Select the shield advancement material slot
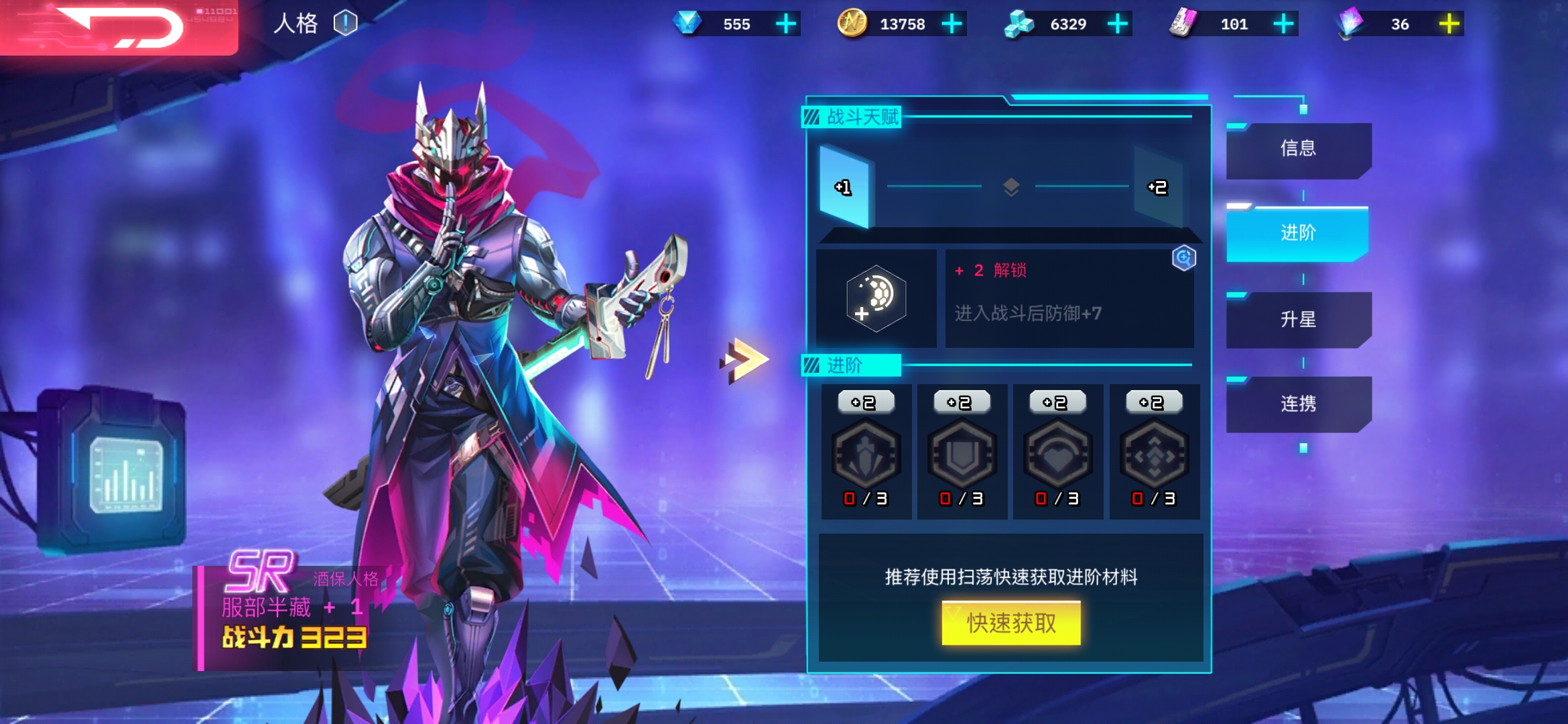The image size is (1568, 724). pyautogui.click(x=962, y=452)
